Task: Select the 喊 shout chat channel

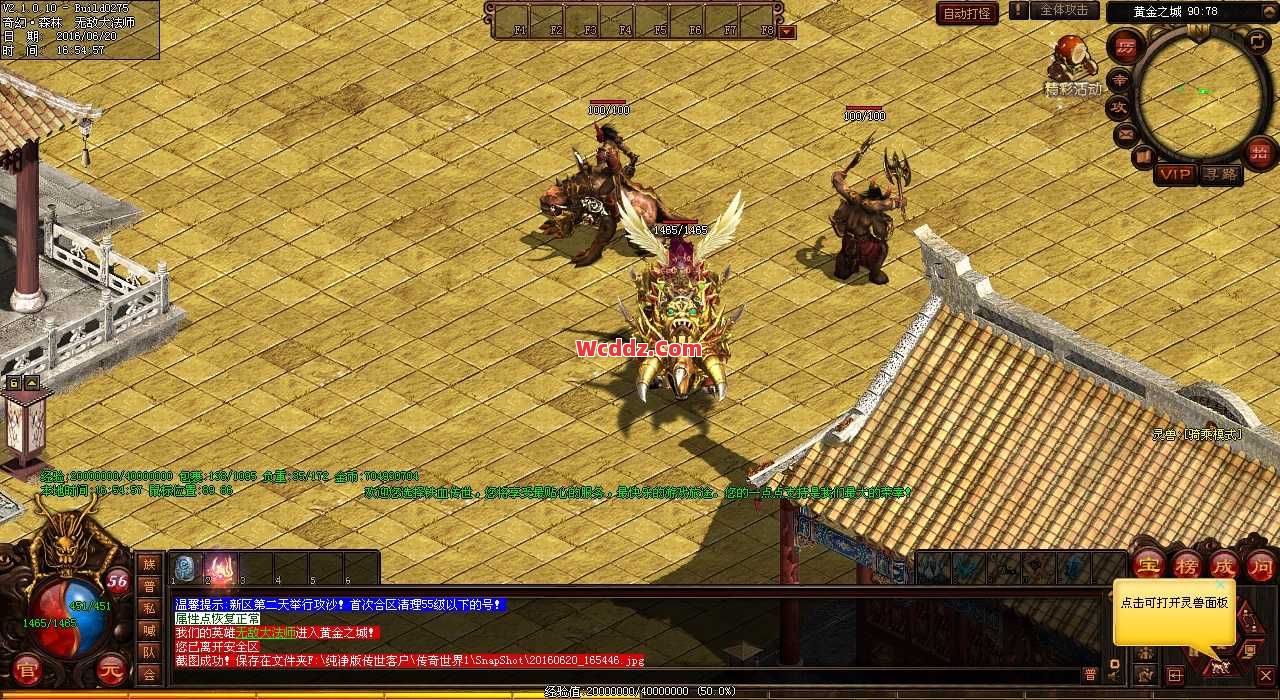Action: click(x=149, y=630)
